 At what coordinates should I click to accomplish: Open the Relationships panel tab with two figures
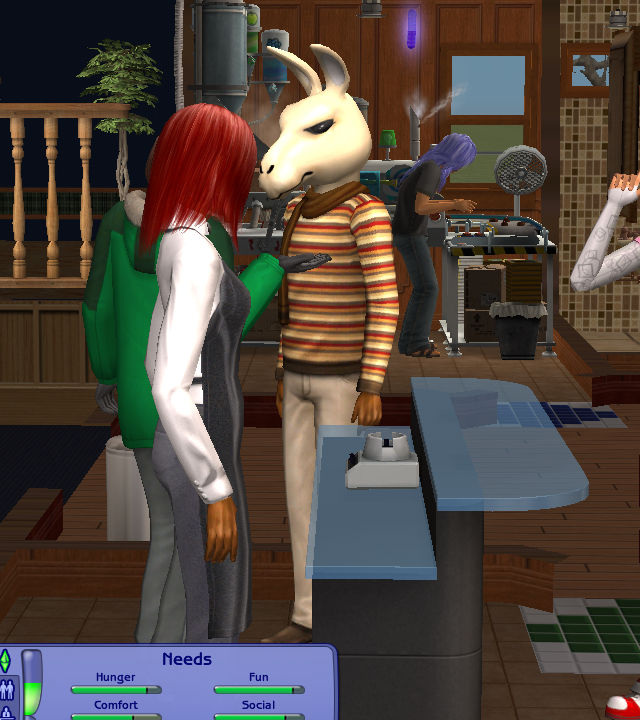point(6,688)
